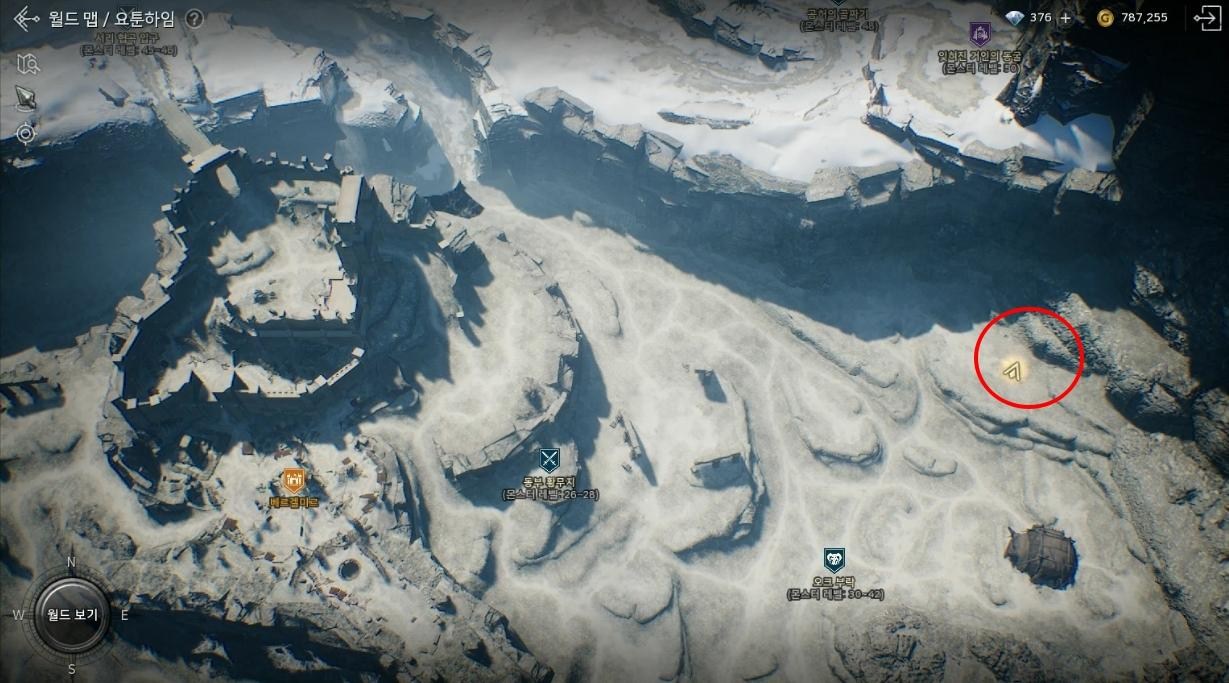Select the 동부 황무지 crossed-swords marker
This screenshot has width=1229, height=683.
pyautogui.click(x=549, y=460)
